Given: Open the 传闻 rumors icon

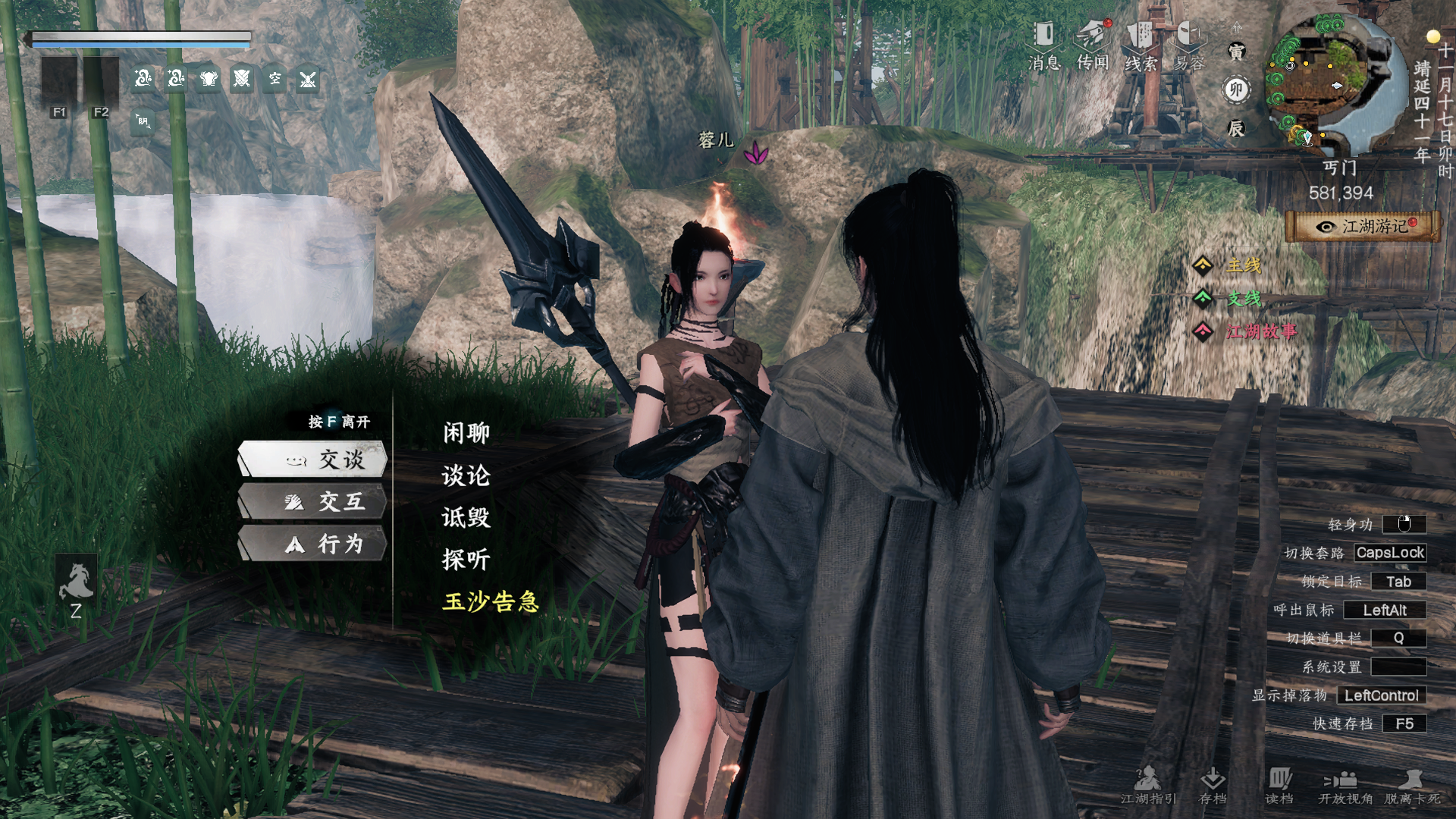Looking at the screenshot, I should tap(1093, 45).
